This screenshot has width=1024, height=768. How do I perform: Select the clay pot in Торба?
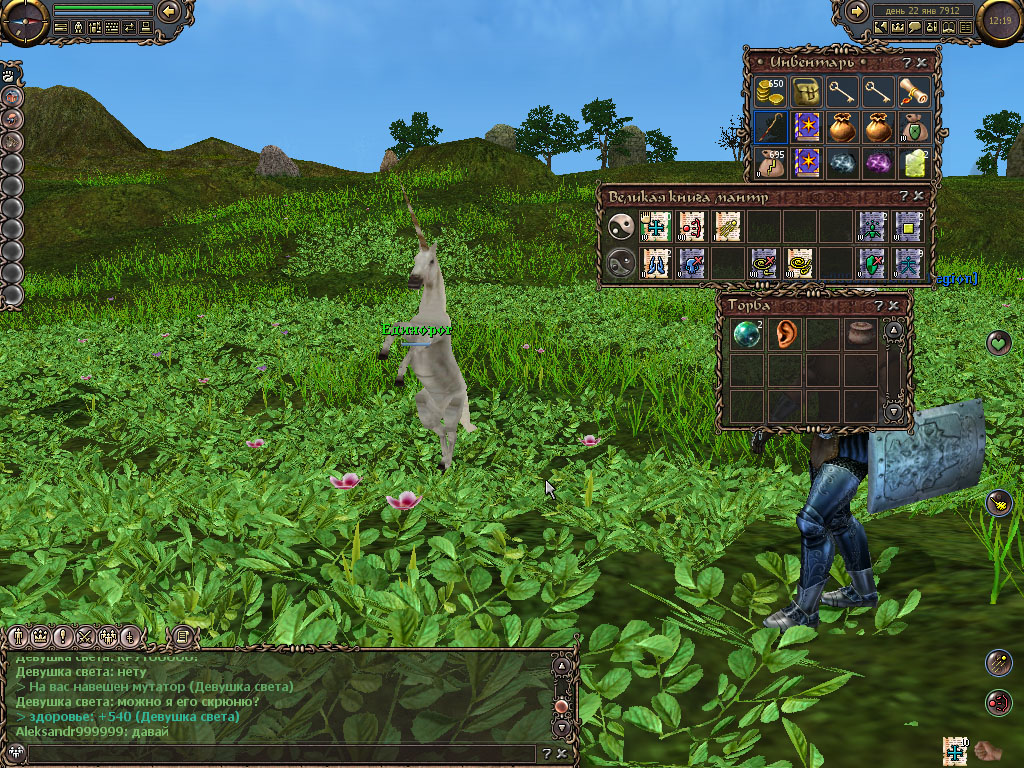click(858, 334)
